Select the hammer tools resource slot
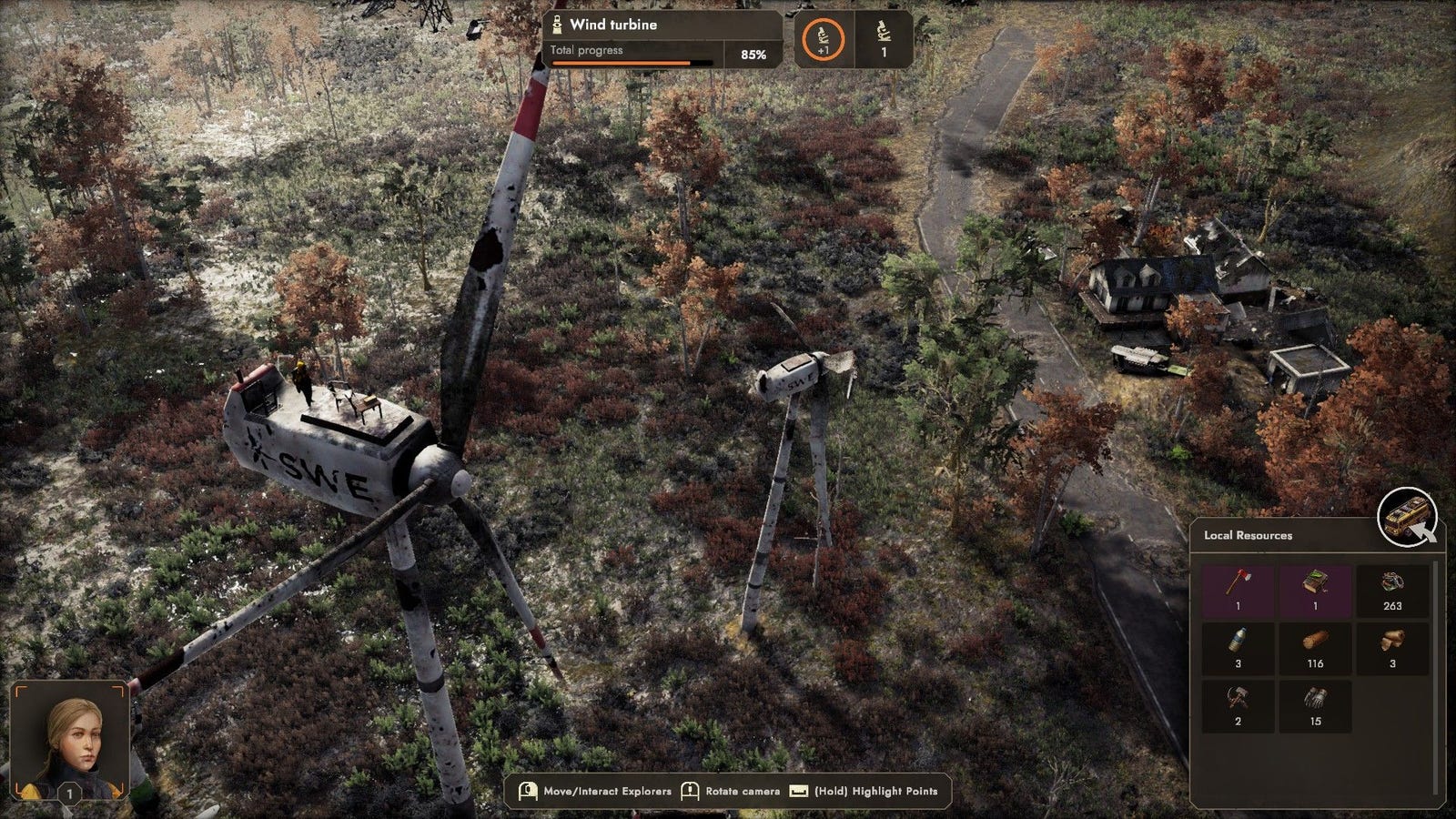 pos(1238,706)
